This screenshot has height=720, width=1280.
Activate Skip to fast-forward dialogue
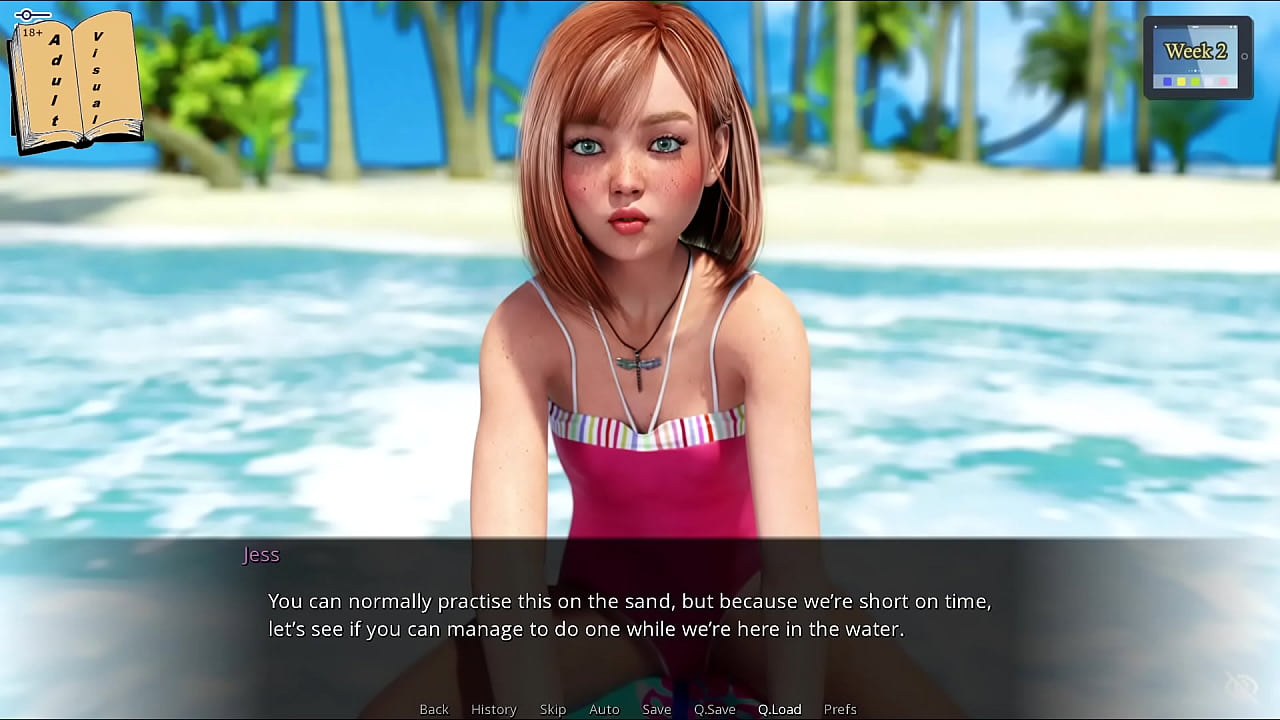pyautogui.click(x=553, y=709)
